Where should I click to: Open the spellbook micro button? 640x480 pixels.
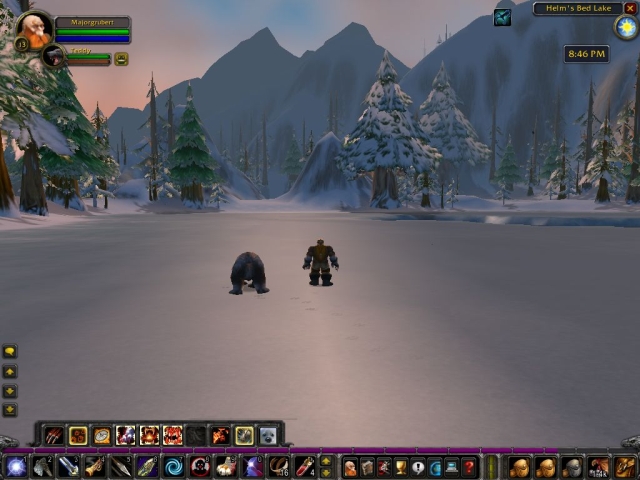pyautogui.click(x=367, y=467)
